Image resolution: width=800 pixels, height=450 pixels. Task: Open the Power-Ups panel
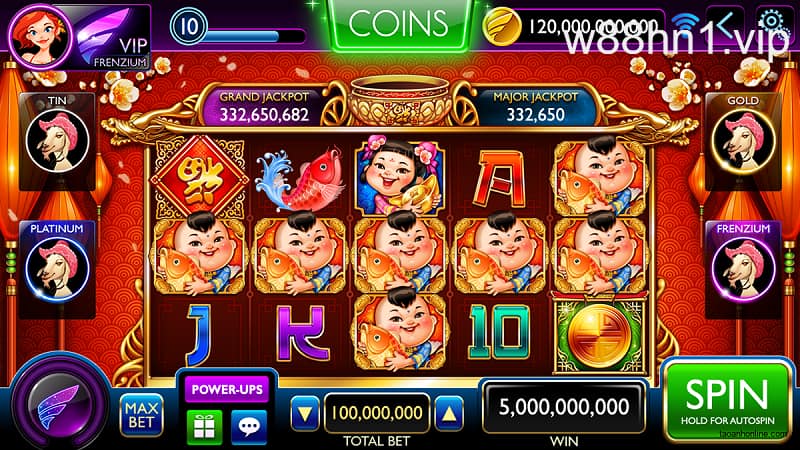(x=223, y=388)
